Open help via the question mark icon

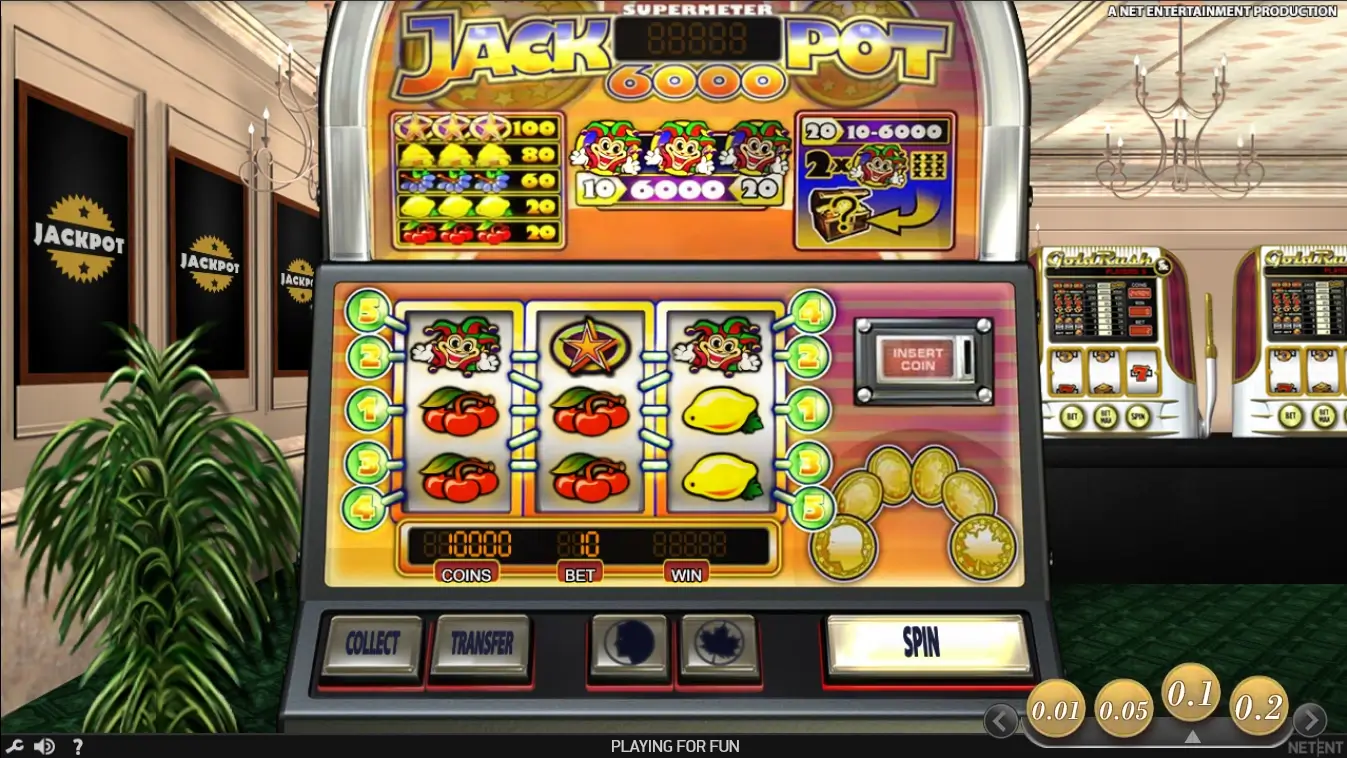[78, 745]
